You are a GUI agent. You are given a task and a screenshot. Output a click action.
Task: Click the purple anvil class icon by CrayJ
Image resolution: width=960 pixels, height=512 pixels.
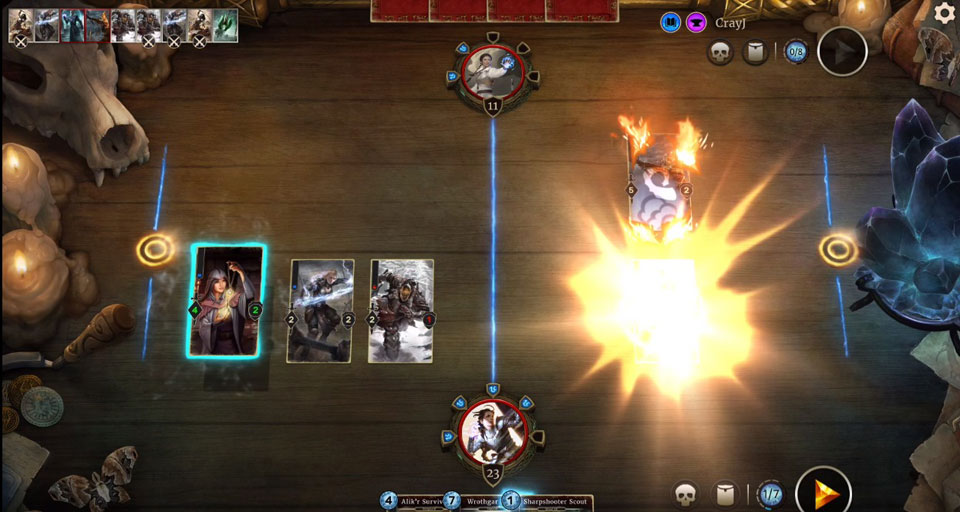pos(695,22)
